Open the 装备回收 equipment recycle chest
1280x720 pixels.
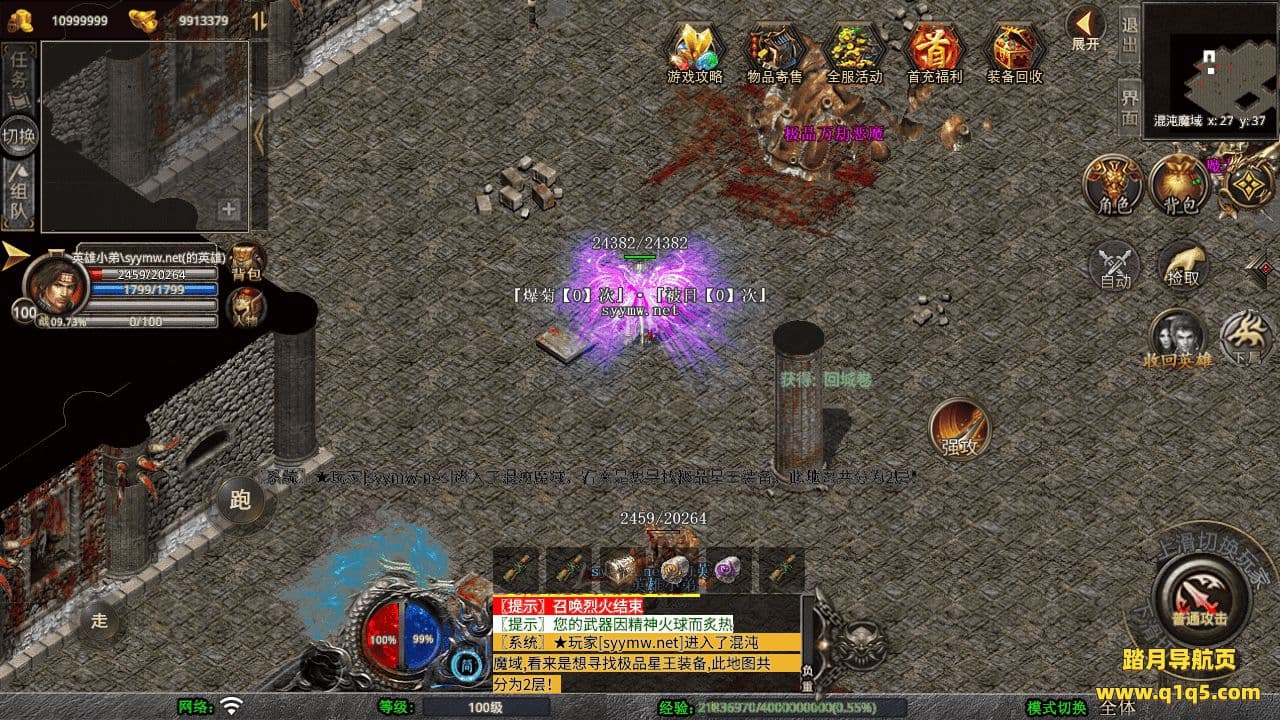point(1014,52)
